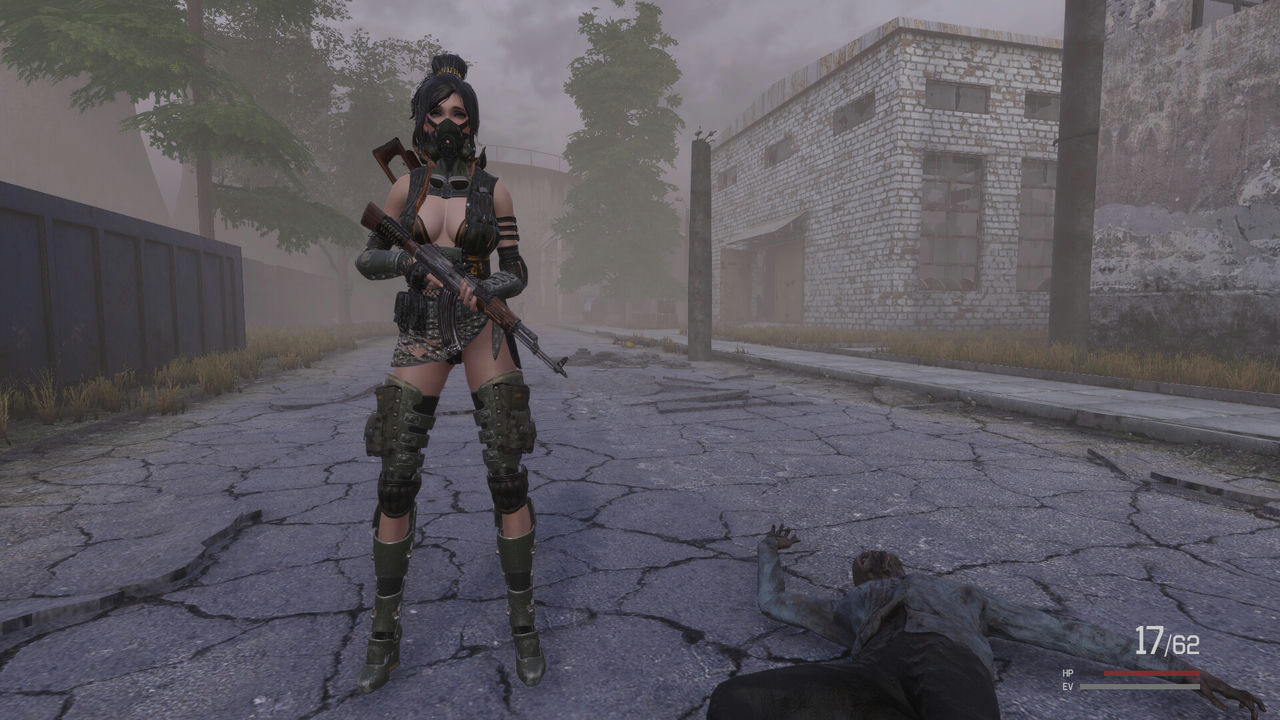Click the EV label on the HUD
Image resolution: width=1280 pixels, height=720 pixels.
click(1067, 687)
